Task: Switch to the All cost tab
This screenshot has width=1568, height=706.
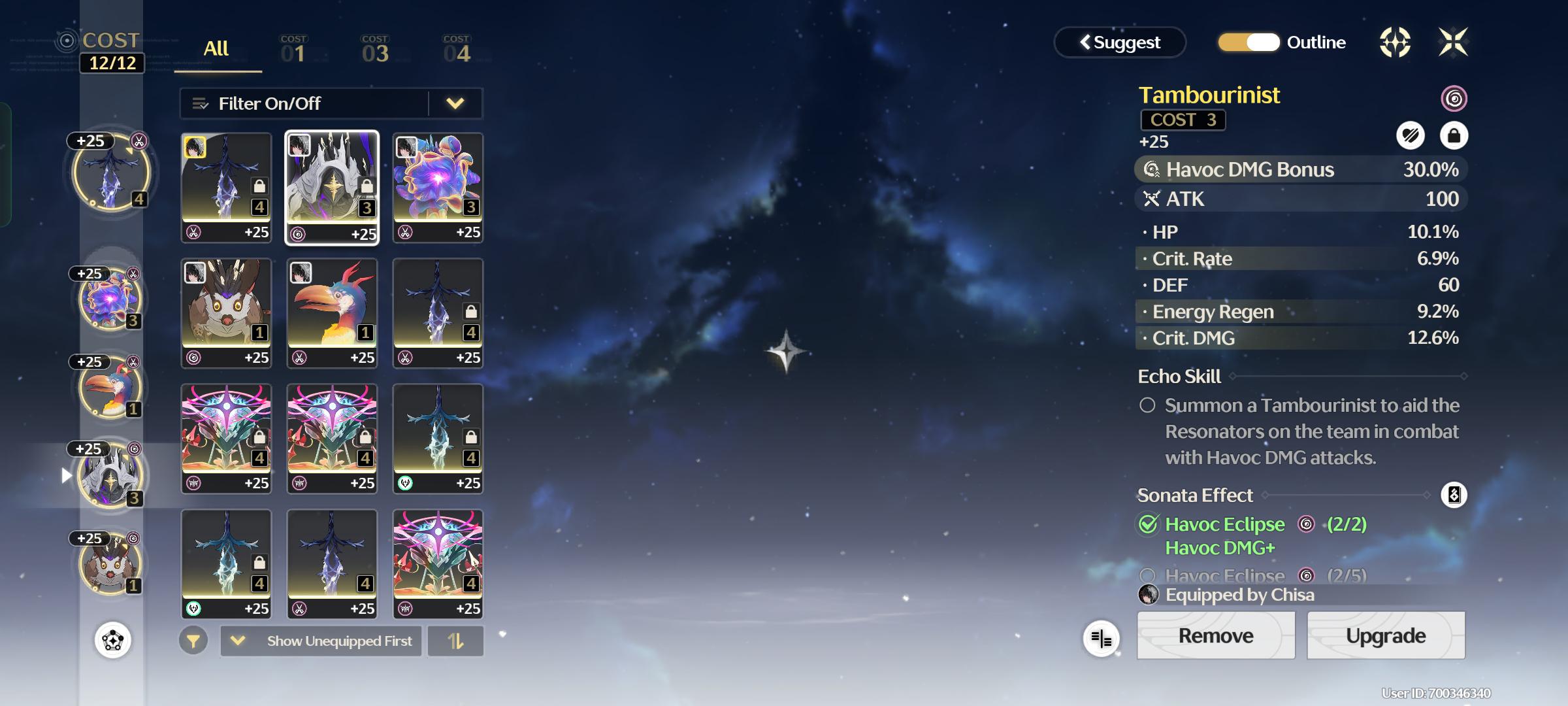Action: click(x=216, y=49)
